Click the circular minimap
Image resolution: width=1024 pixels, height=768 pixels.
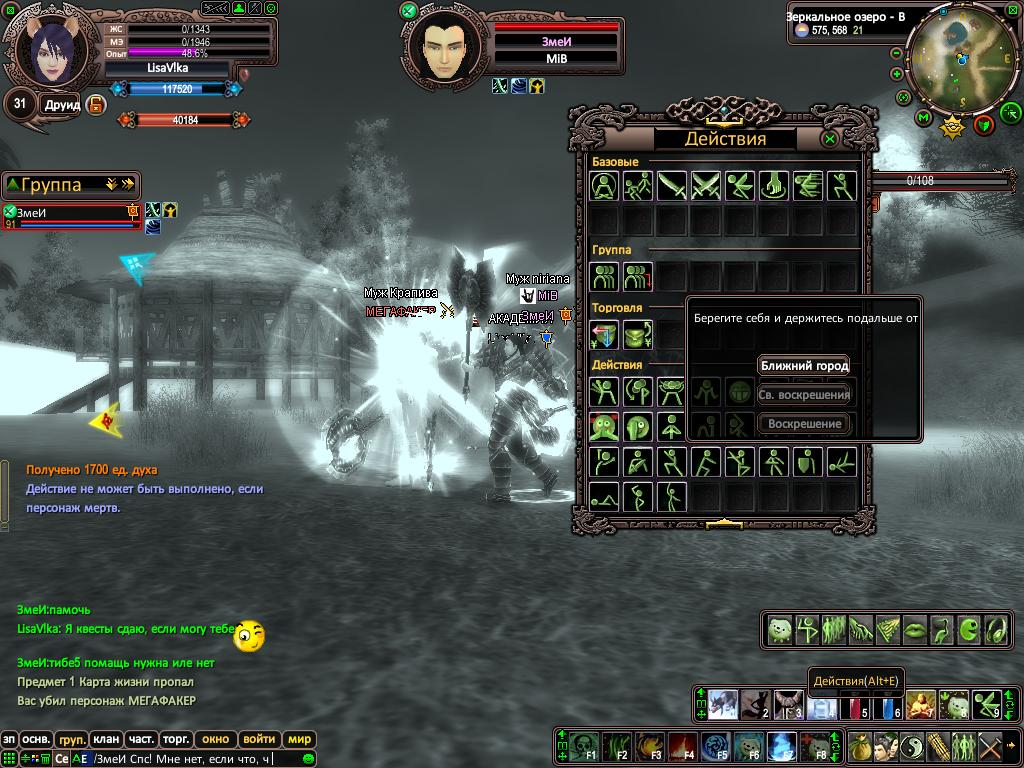point(962,58)
